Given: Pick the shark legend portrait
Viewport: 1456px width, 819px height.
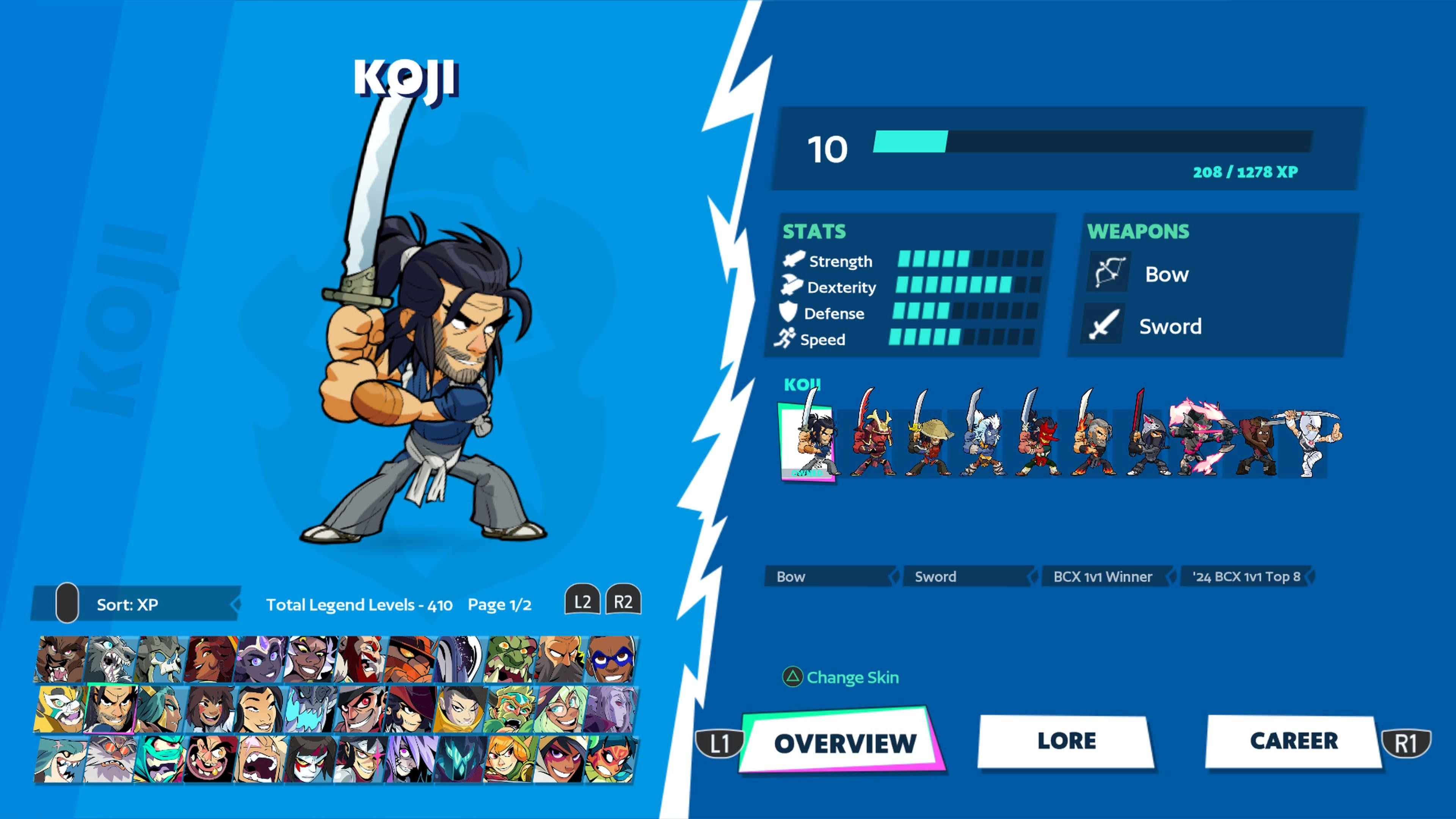Looking at the screenshot, I should (61, 758).
